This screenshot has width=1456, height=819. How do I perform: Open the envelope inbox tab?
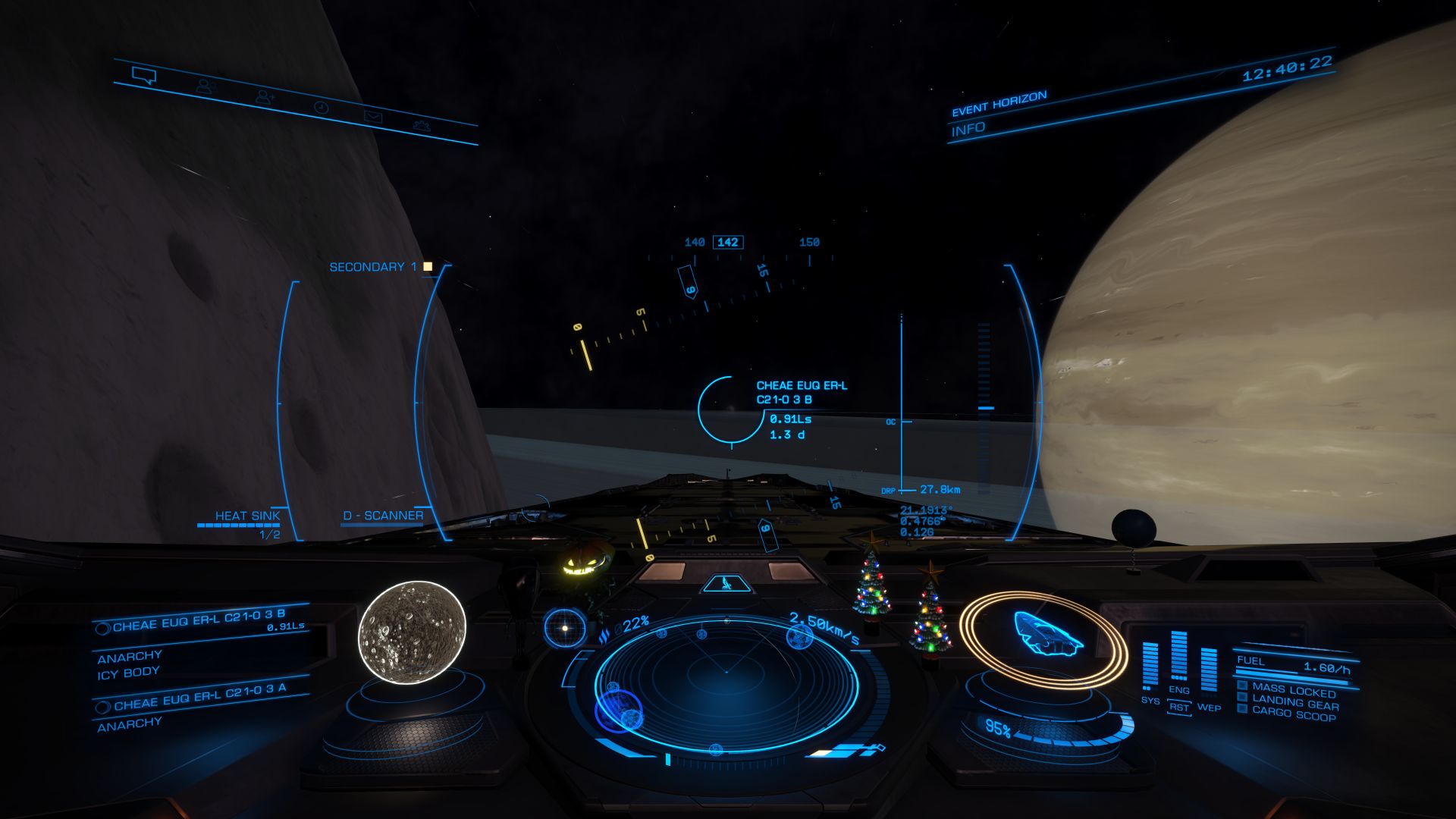click(372, 117)
